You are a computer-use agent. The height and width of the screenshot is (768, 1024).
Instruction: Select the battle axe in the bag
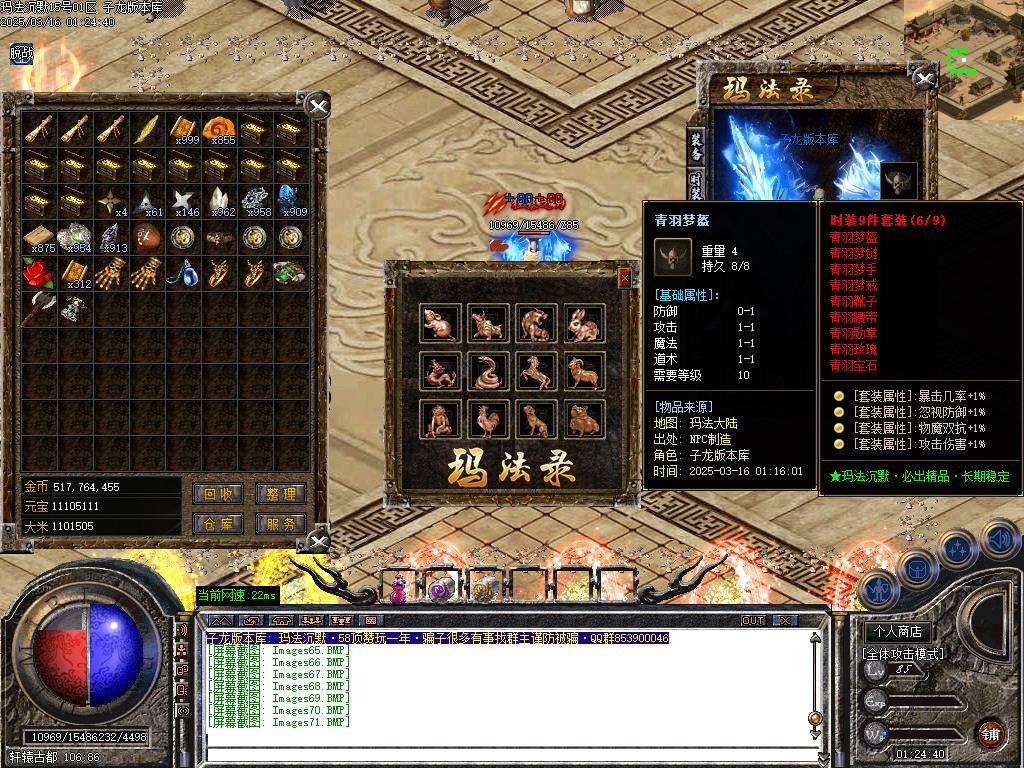click(38, 307)
